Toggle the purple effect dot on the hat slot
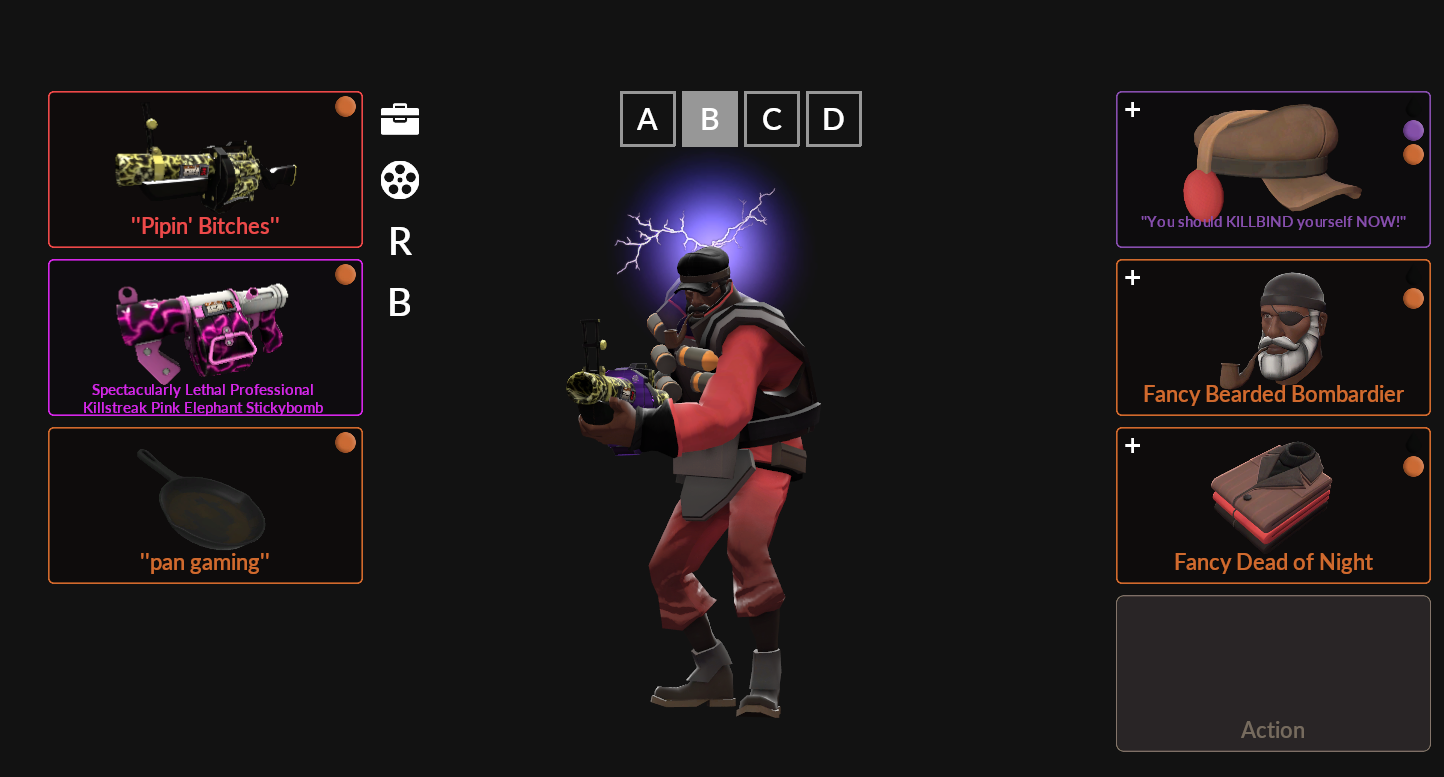The image size is (1444, 777). tap(1414, 128)
